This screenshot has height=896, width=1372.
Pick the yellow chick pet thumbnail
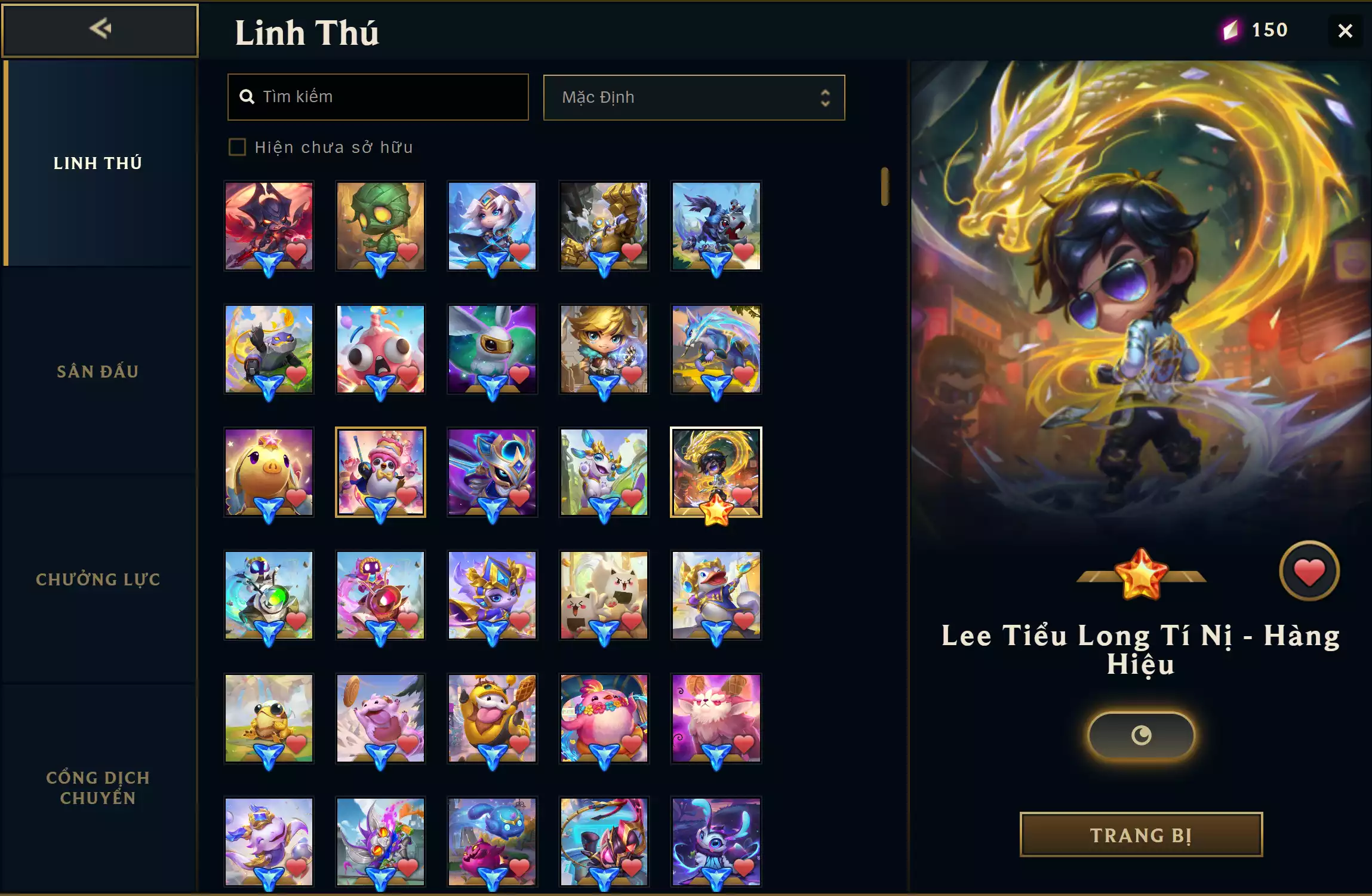[x=269, y=472]
